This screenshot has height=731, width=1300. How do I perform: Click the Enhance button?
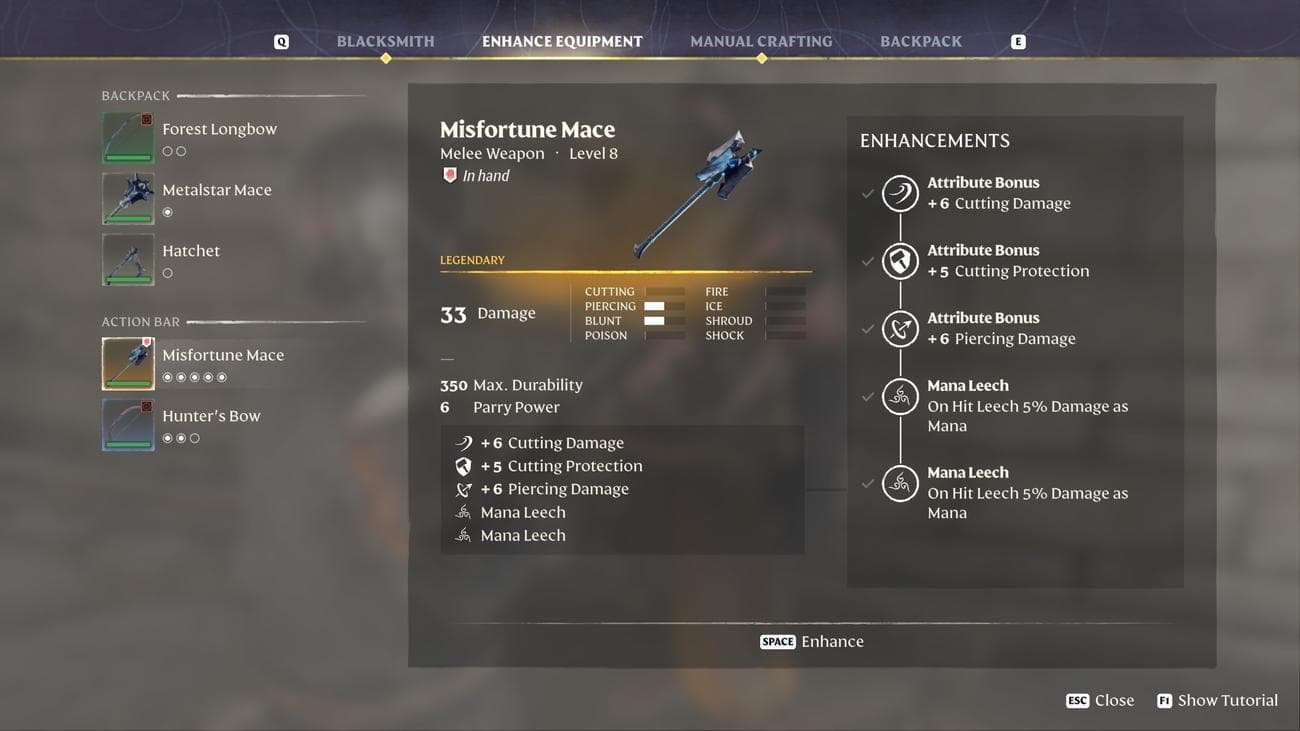(x=812, y=642)
